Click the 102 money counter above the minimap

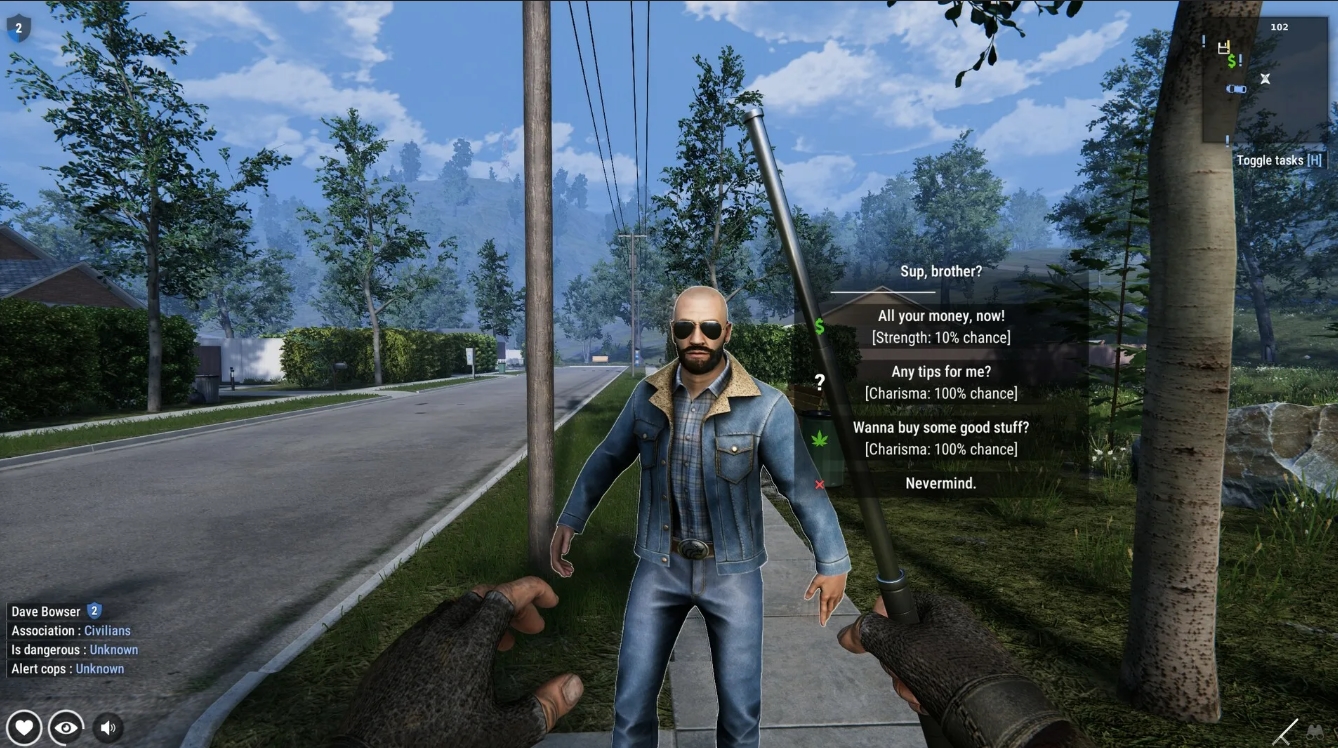1280,26
